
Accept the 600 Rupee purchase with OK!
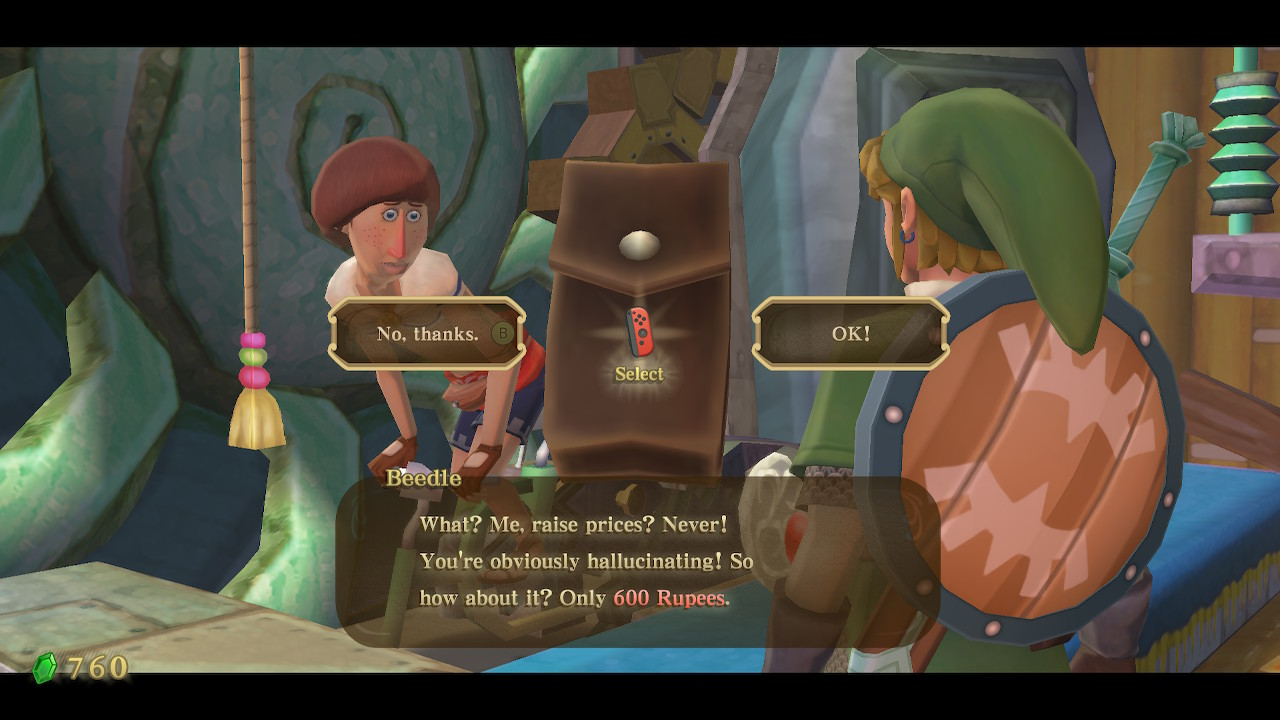coord(850,334)
